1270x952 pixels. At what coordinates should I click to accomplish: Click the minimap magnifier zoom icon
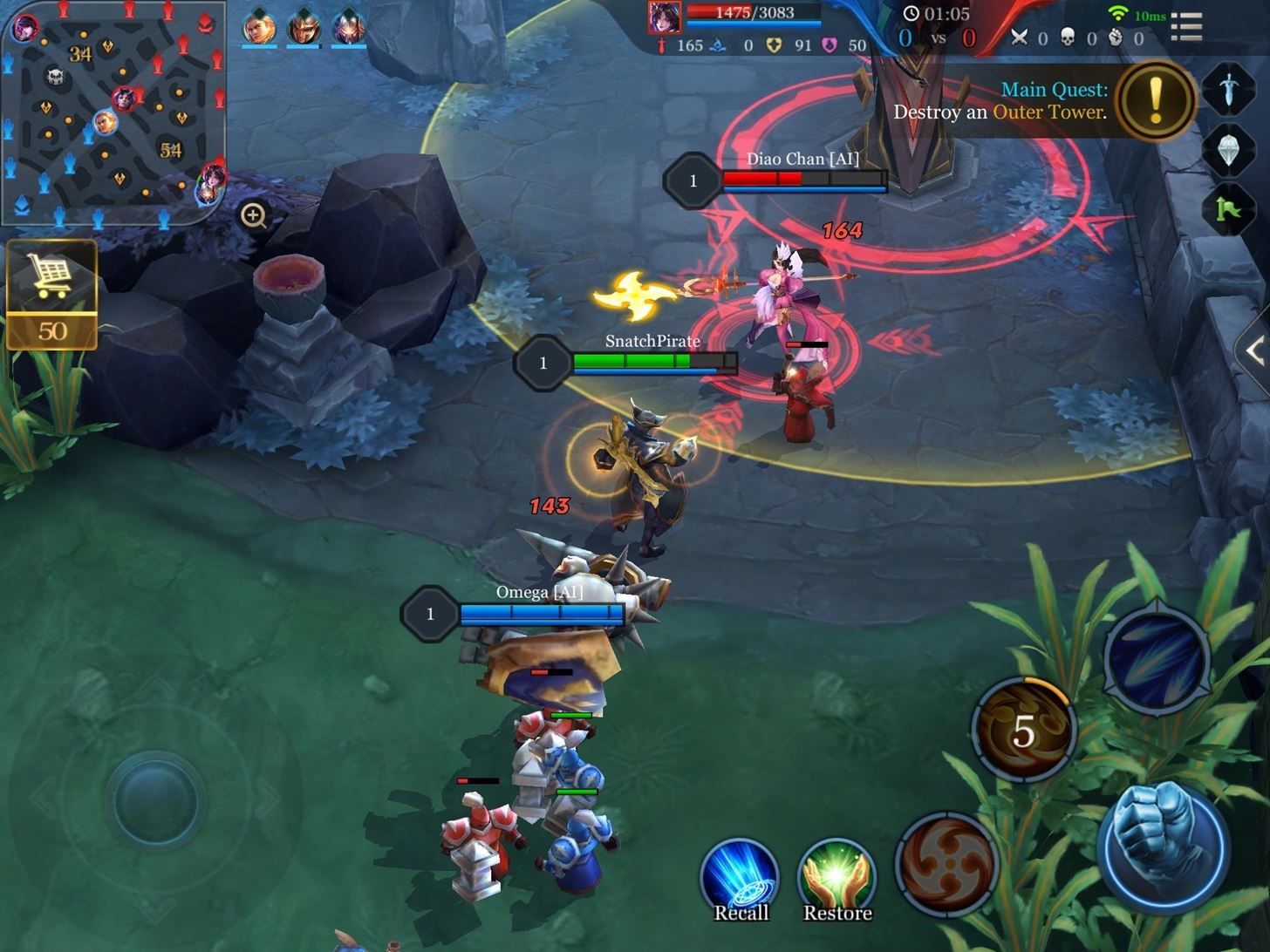(253, 214)
